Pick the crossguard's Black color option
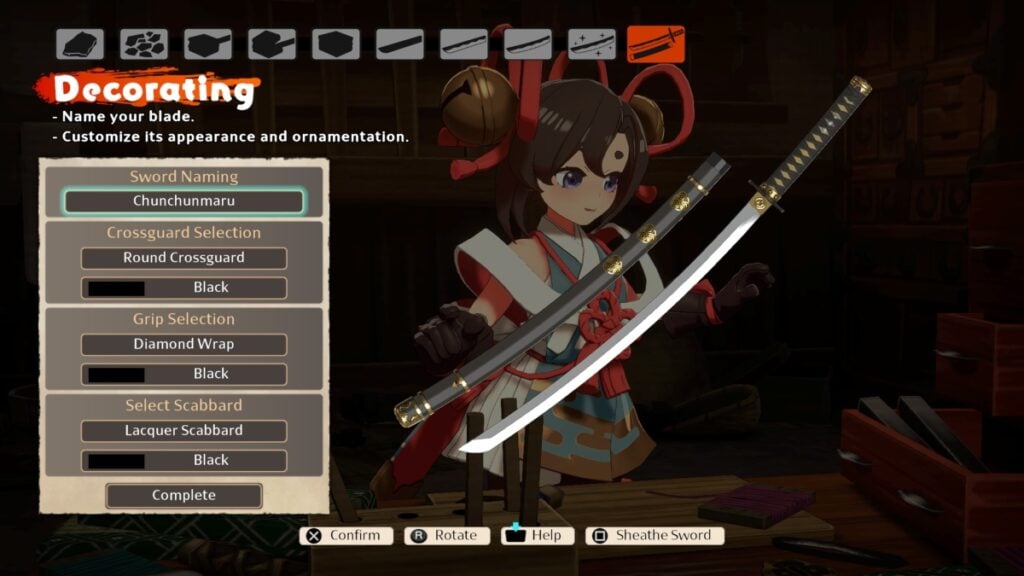The width and height of the screenshot is (1024, 576). [x=184, y=288]
